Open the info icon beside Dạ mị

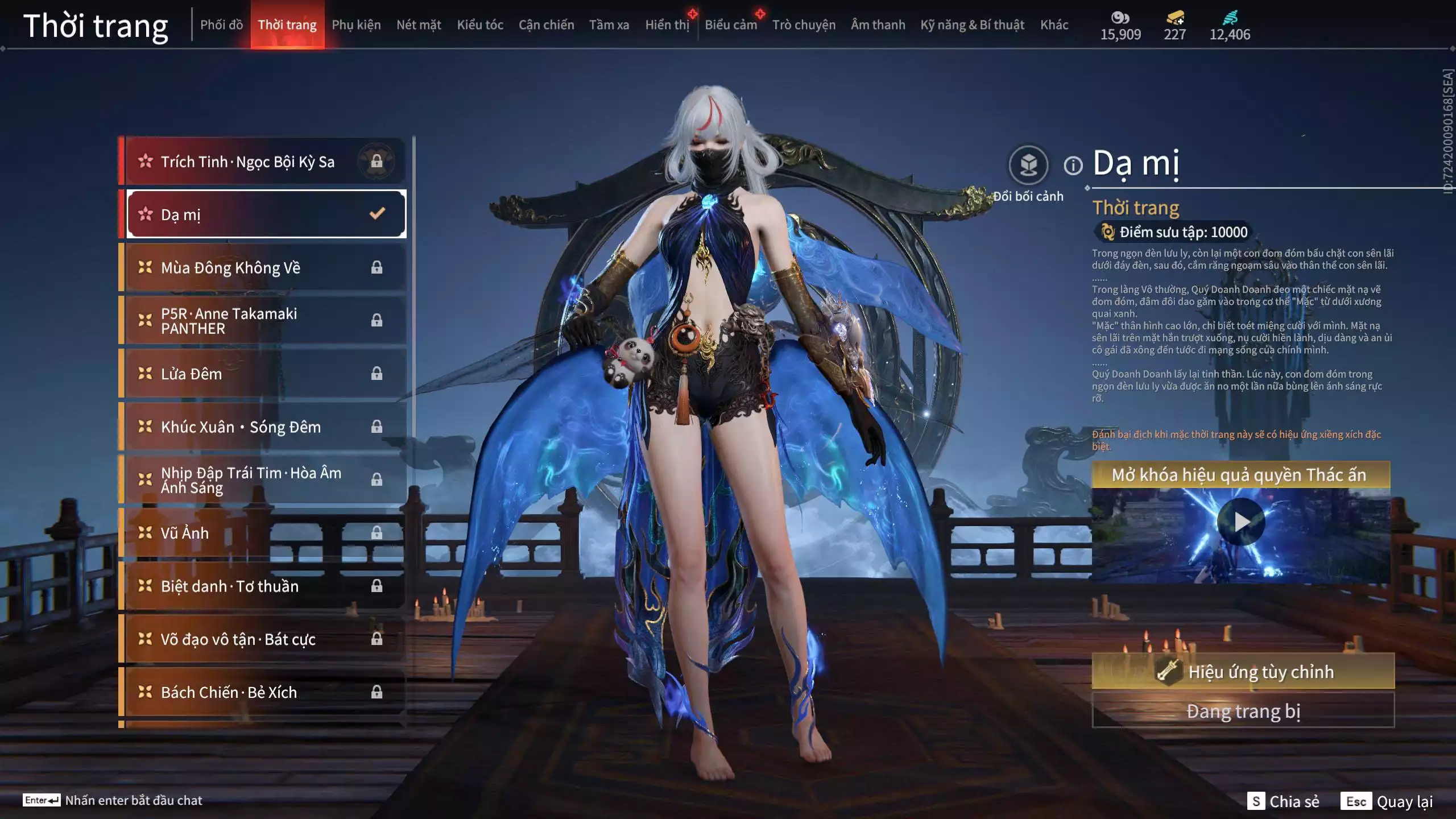pos(1073,166)
